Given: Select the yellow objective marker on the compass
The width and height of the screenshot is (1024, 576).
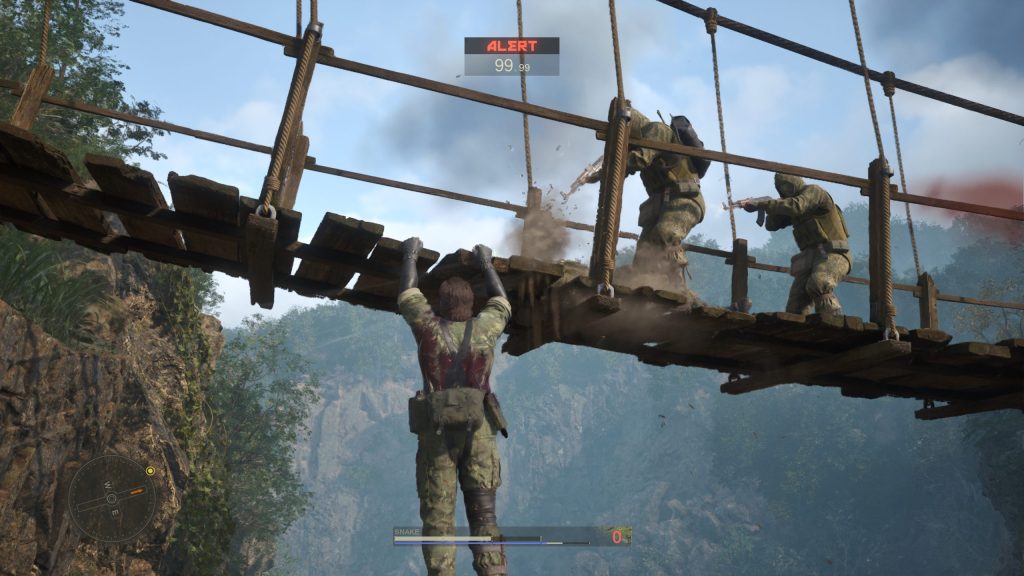Looking at the screenshot, I should point(150,470).
